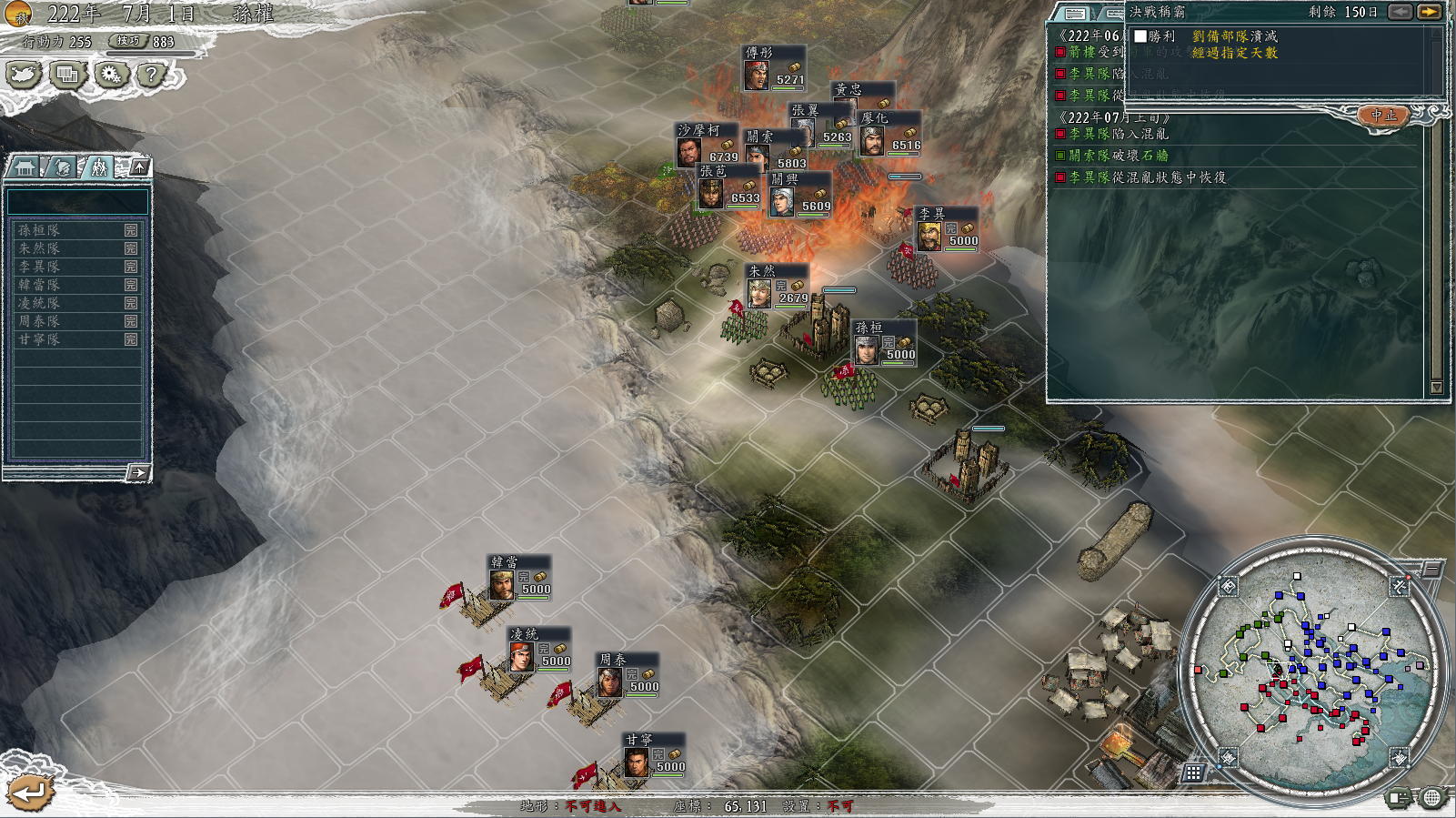Click the minimap overview
This screenshot has width=1456, height=818.
pos(1313,671)
